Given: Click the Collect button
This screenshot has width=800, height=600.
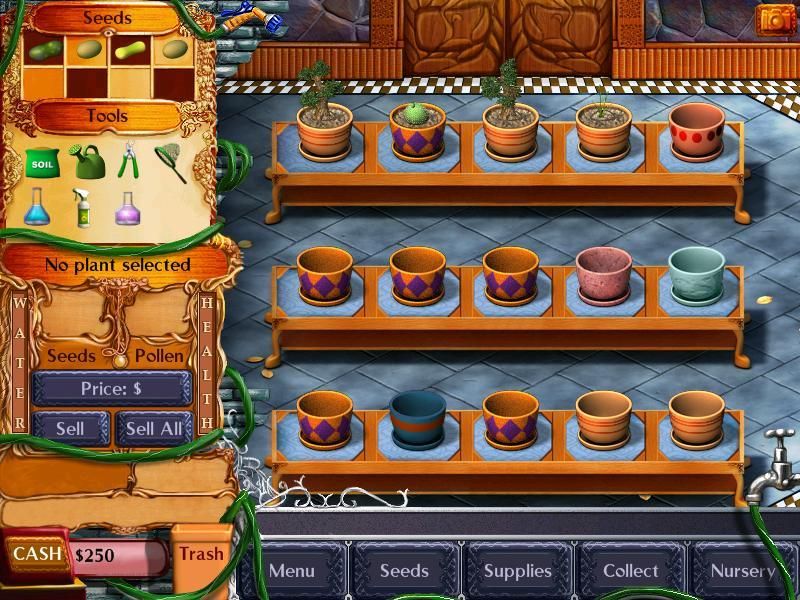Looking at the screenshot, I should [x=630, y=571].
